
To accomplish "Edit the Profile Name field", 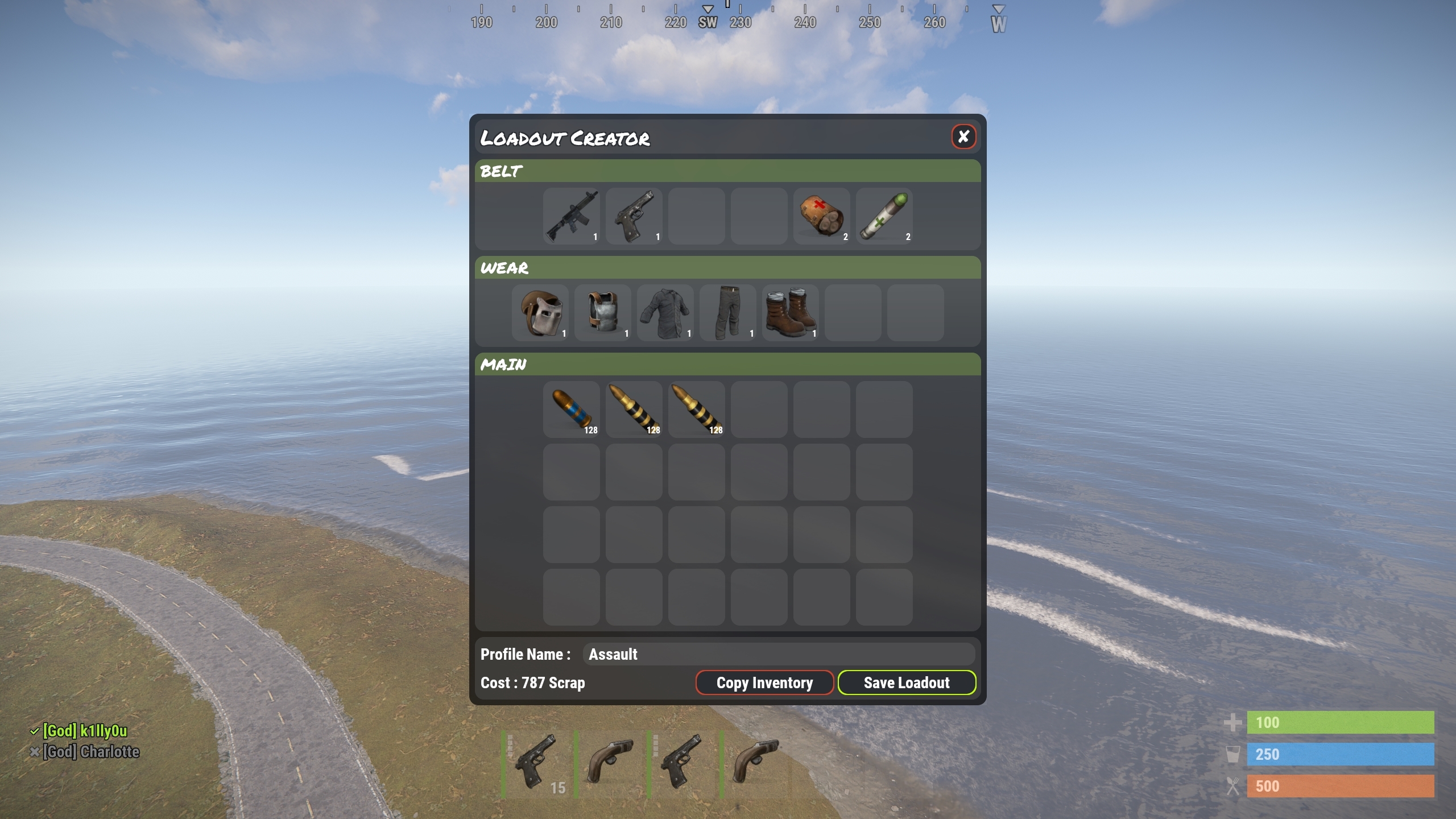I will 778,654.
